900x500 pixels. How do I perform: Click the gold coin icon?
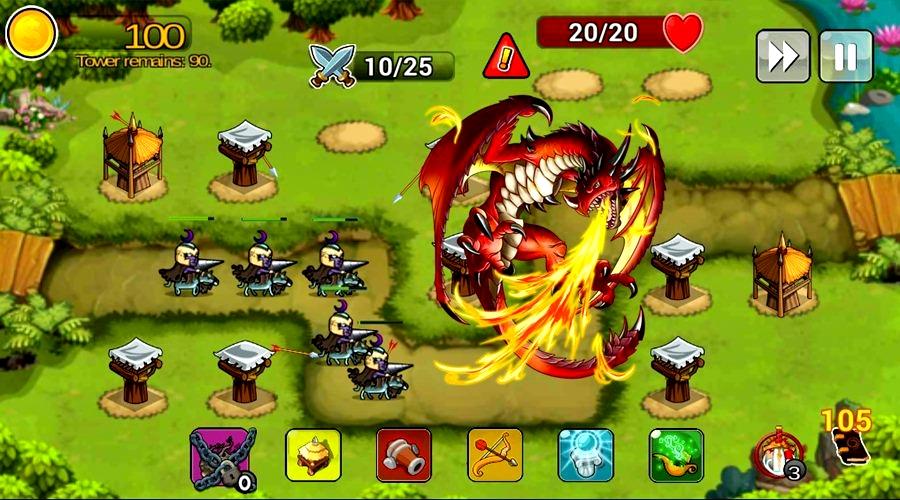coord(31,33)
